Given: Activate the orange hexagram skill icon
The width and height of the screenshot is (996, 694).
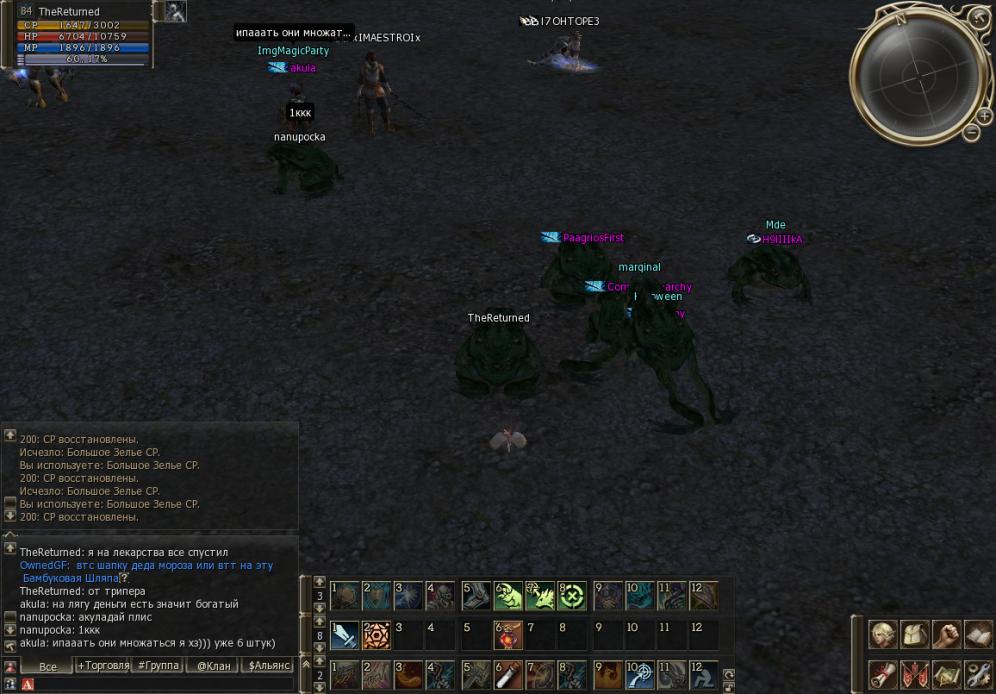Looking at the screenshot, I should pos(376,635).
